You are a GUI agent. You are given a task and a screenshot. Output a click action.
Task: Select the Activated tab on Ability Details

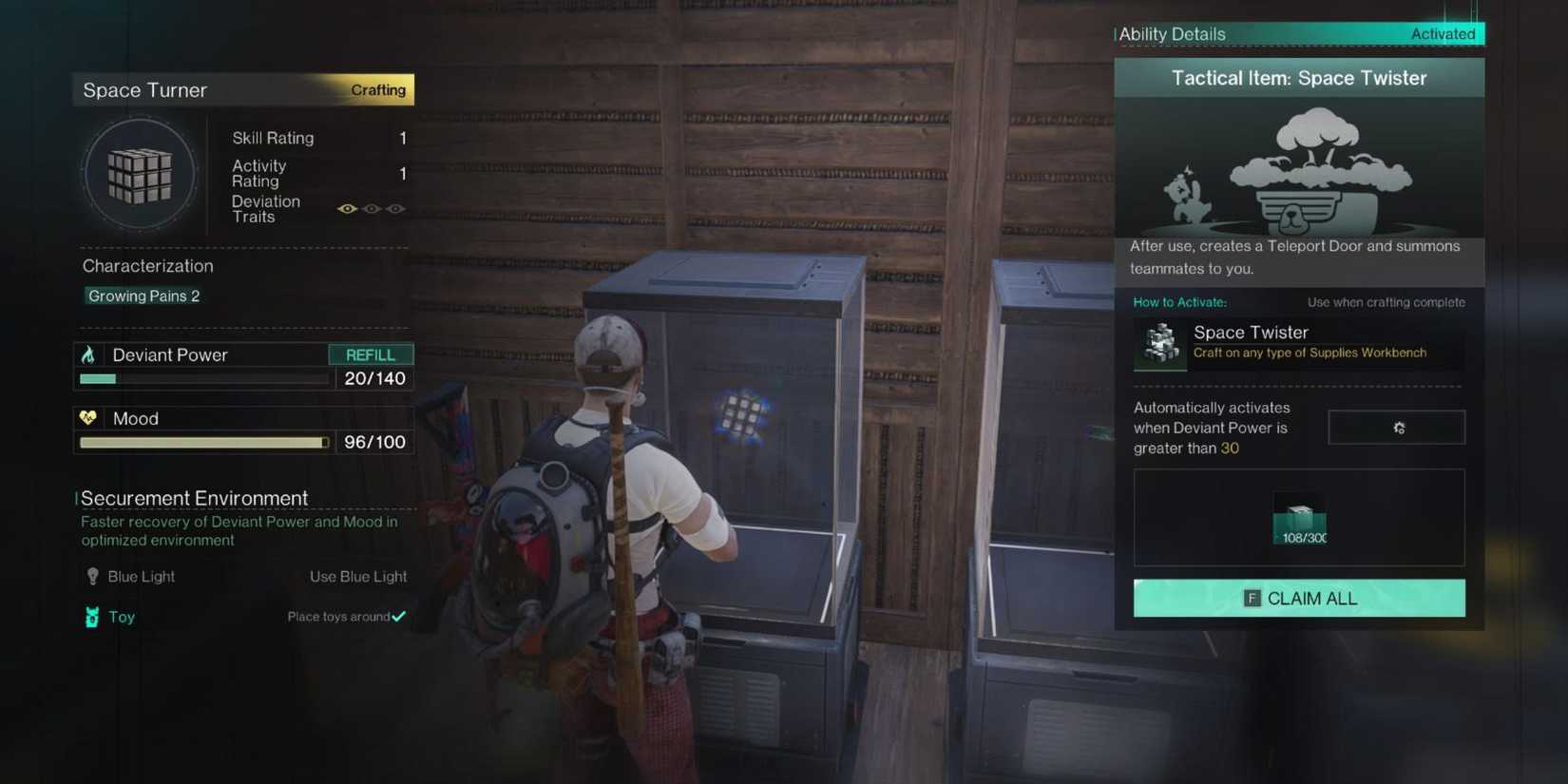click(1444, 32)
